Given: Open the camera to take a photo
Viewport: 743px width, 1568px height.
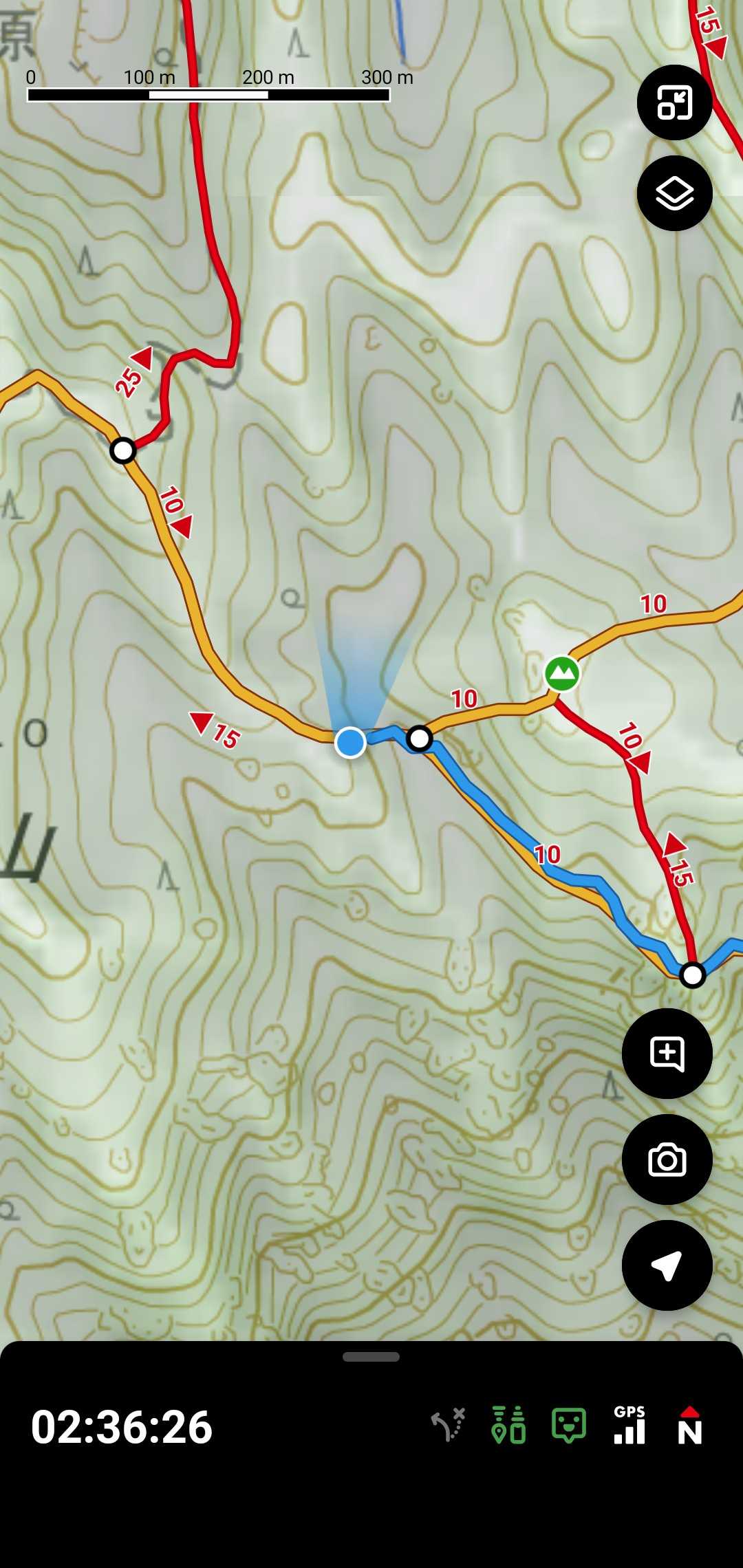Looking at the screenshot, I should click(x=667, y=1159).
